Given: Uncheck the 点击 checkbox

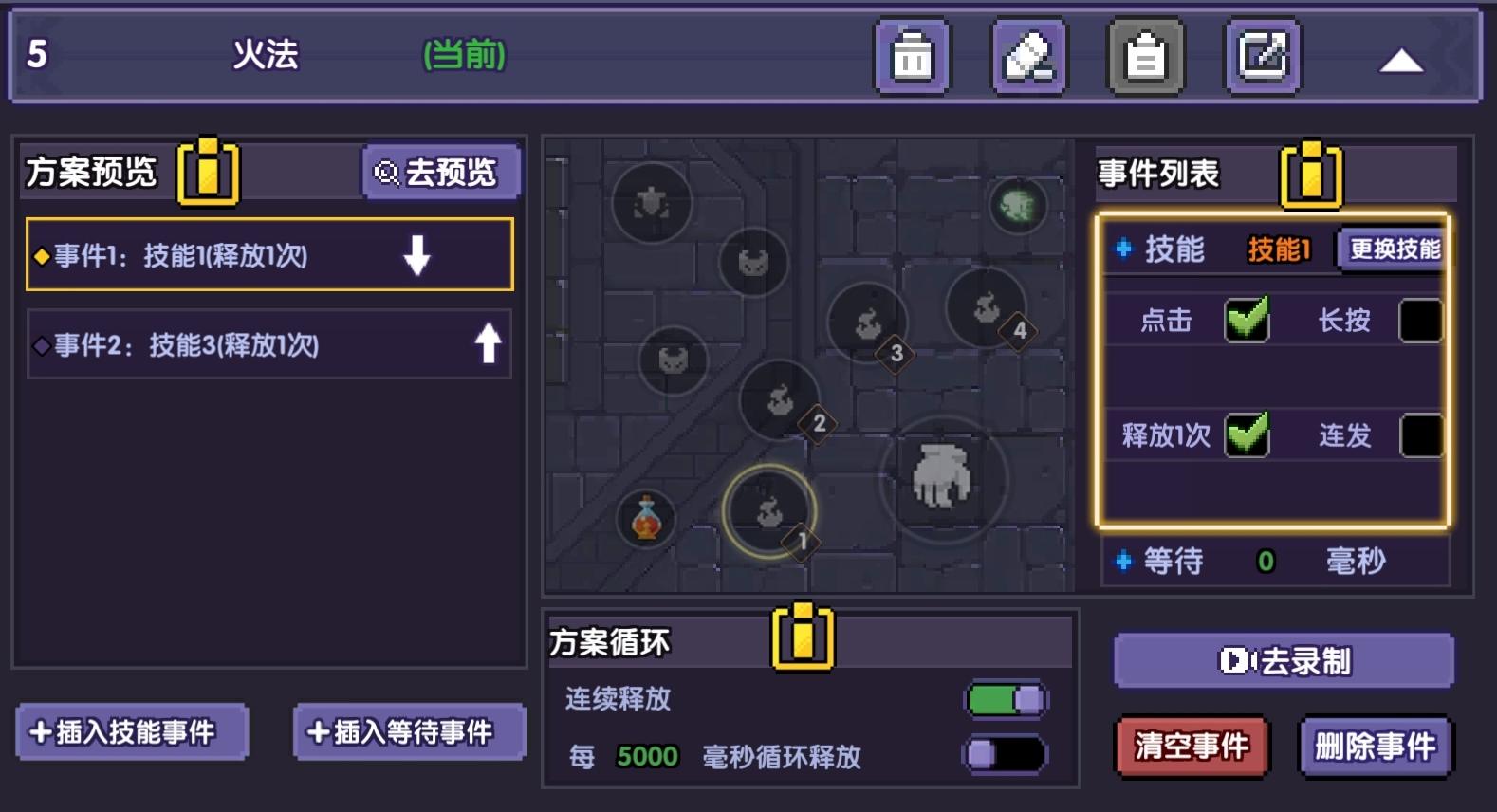Looking at the screenshot, I should click(1247, 321).
